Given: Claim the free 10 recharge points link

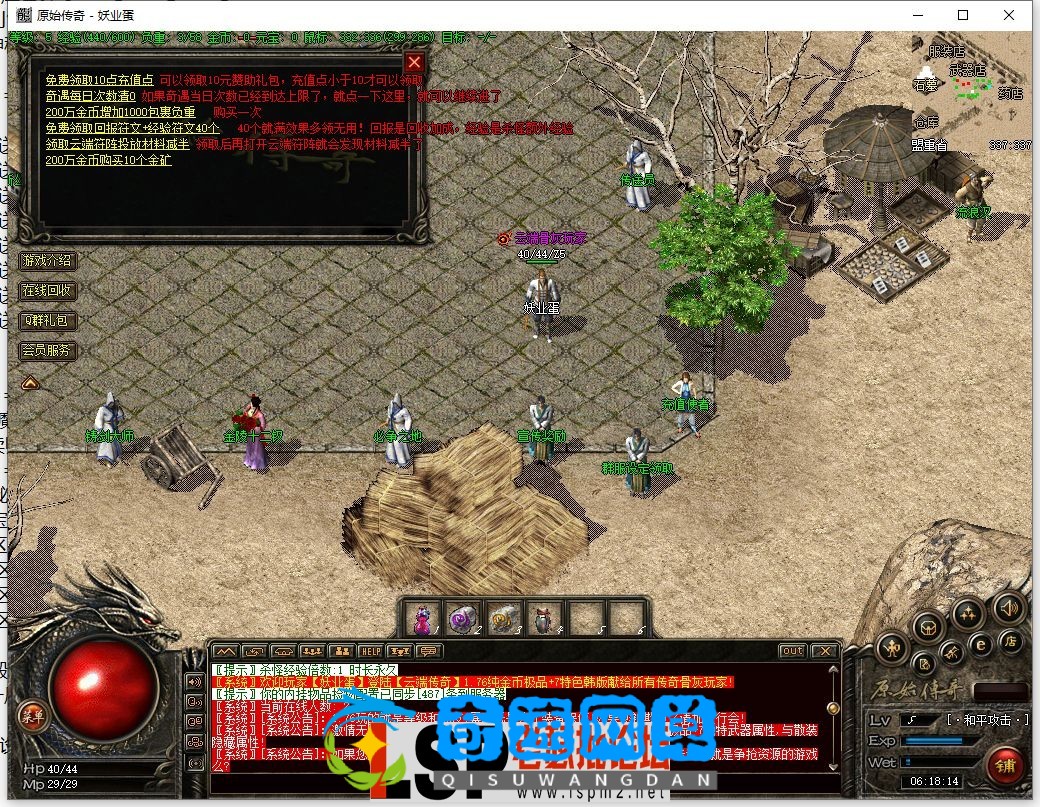Looking at the screenshot, I should point(99,80).
